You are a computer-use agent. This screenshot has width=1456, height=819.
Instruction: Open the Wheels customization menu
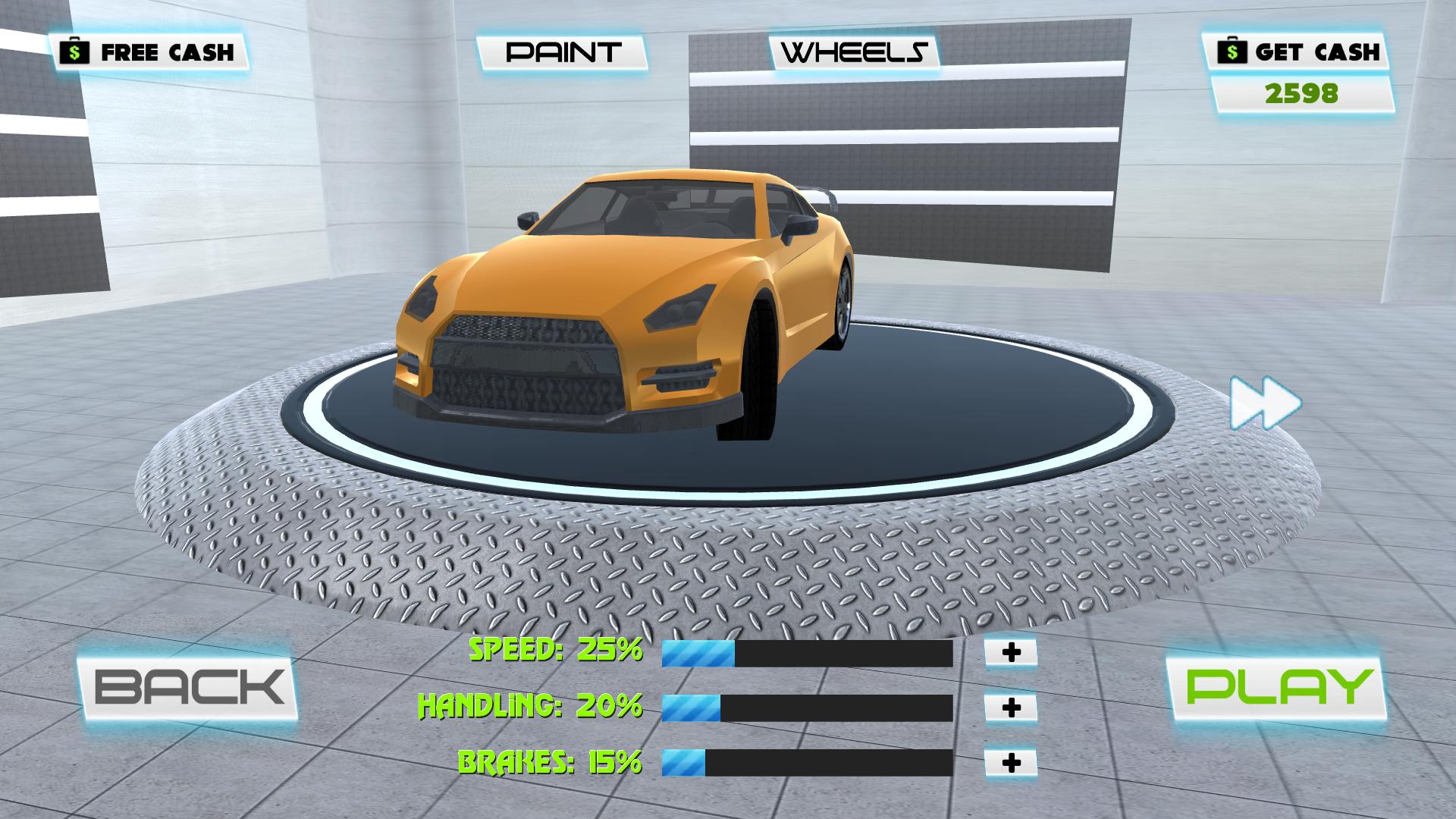pos(855,52)
